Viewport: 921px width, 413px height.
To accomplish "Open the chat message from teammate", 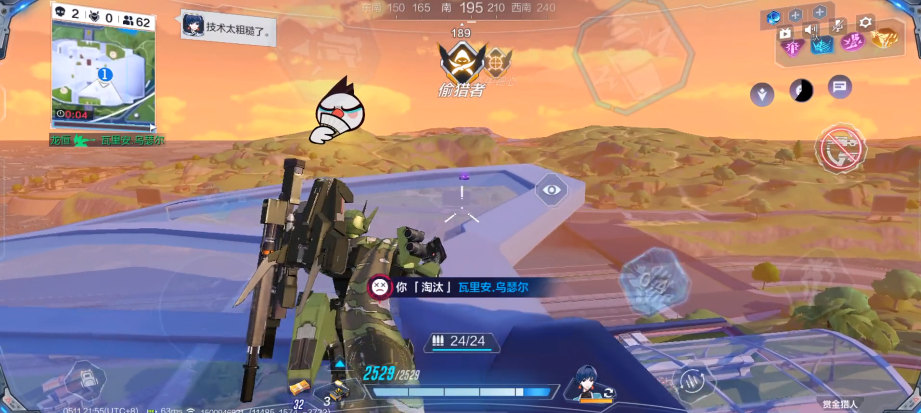I will click(x=229, y=27).
